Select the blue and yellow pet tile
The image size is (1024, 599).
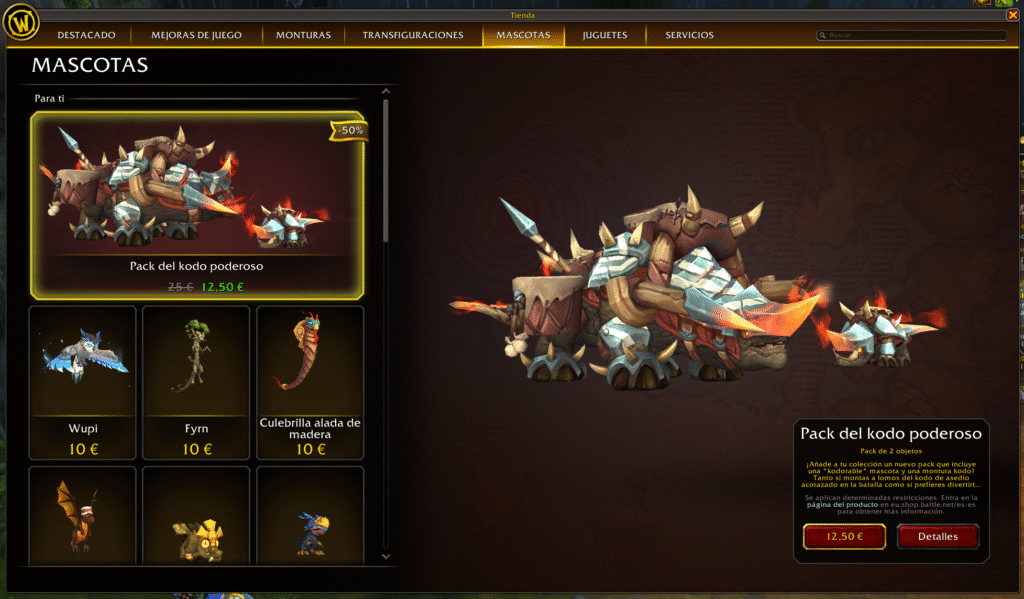click(310, 515)
